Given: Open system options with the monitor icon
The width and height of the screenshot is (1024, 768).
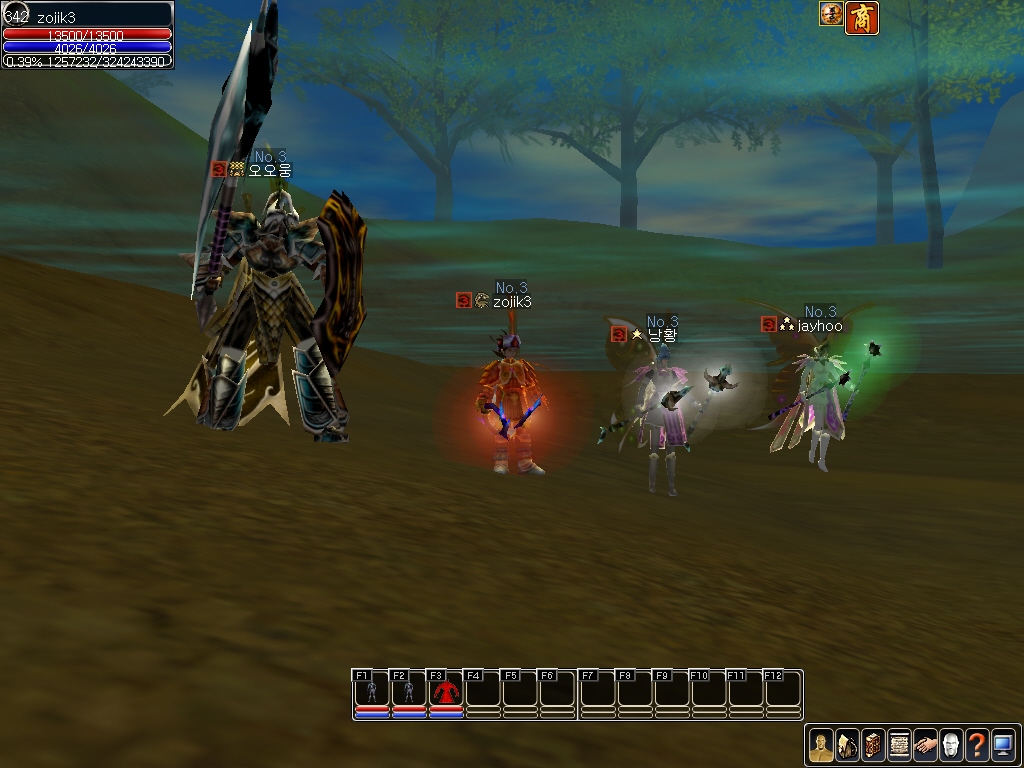Looking at the screenshot, I should click(x=1002, y=745).
